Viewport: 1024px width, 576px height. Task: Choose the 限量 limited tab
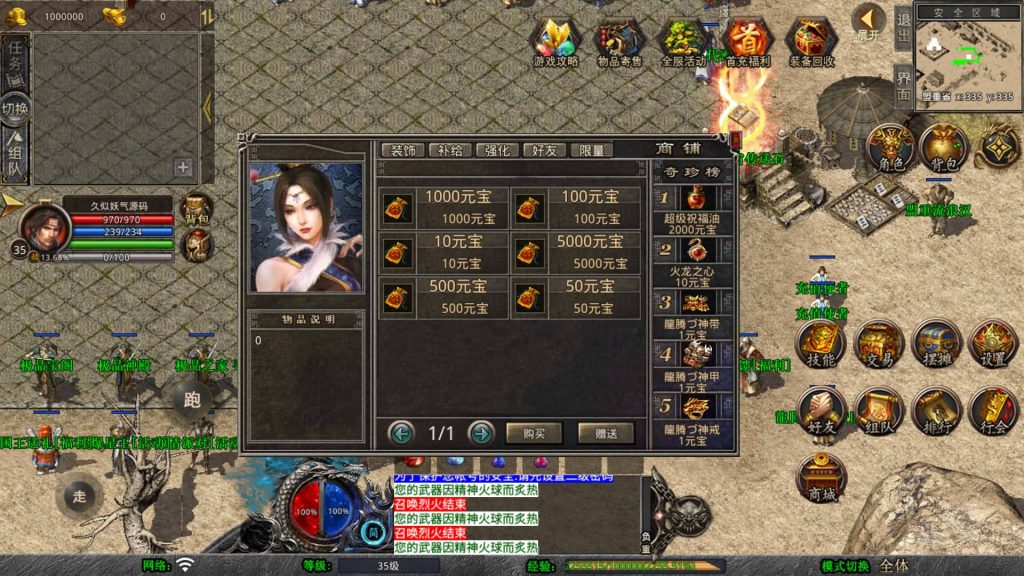(x=591, y=150)
